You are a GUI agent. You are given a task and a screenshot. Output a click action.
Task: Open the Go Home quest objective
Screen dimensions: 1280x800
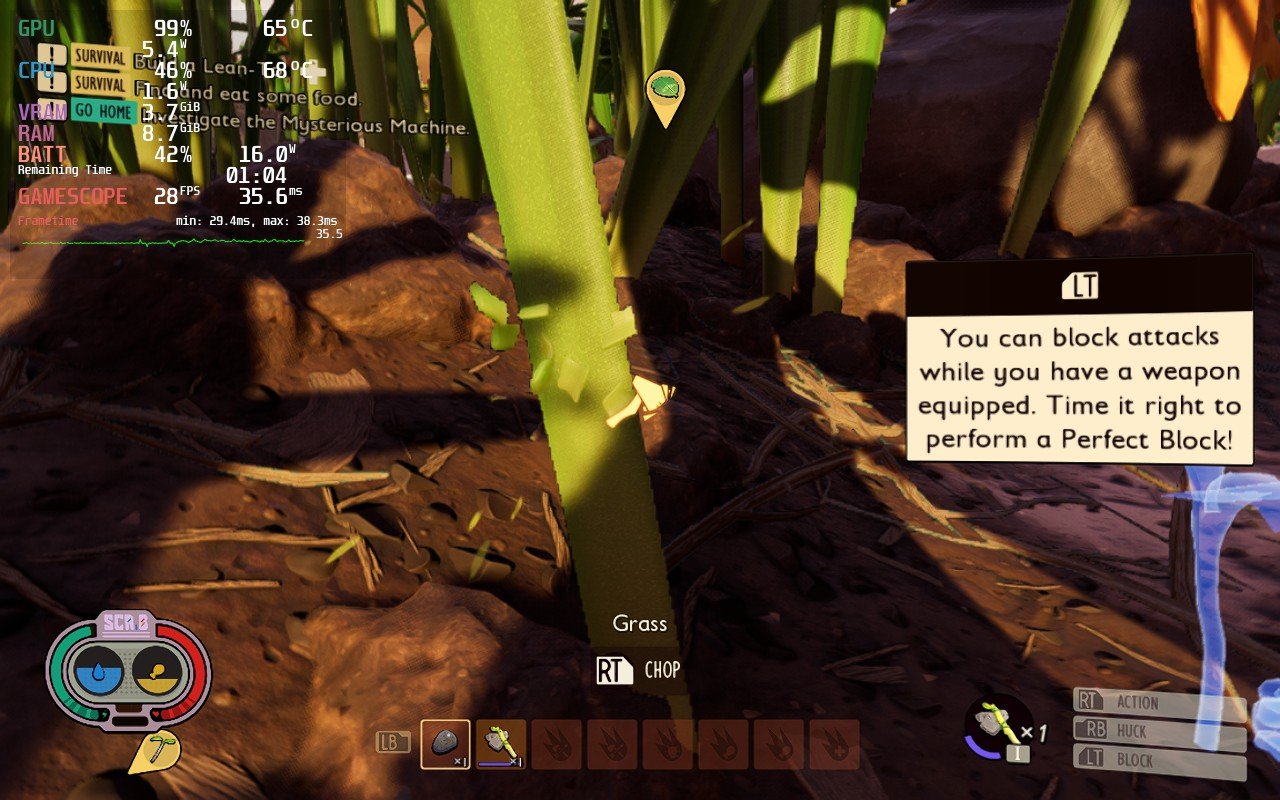[x=103, y=111]
